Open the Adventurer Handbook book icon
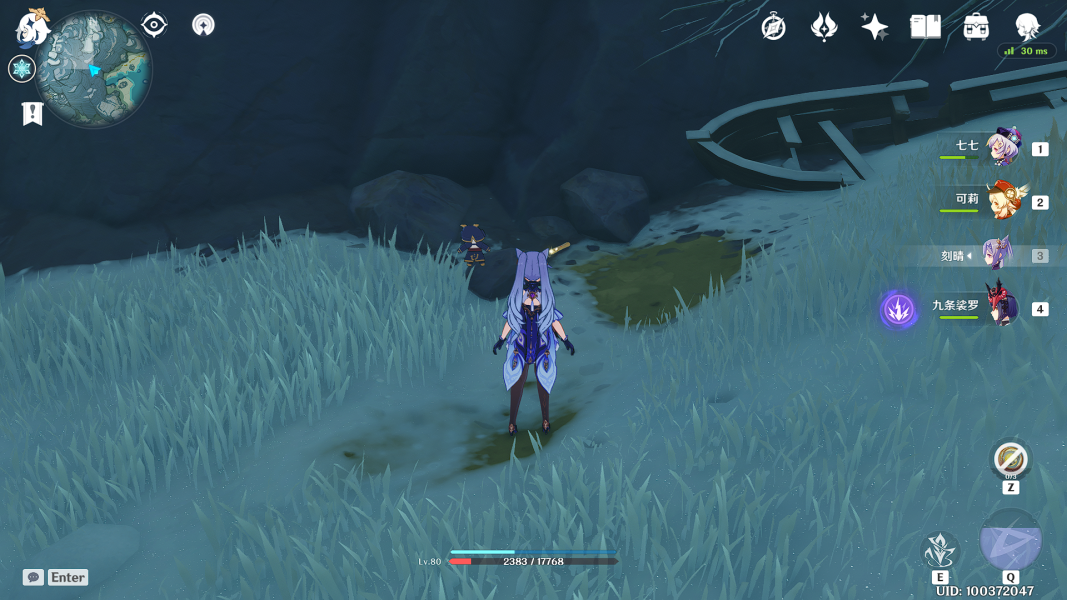Viewport: 1067px width, 600px height. click(925, 27)
